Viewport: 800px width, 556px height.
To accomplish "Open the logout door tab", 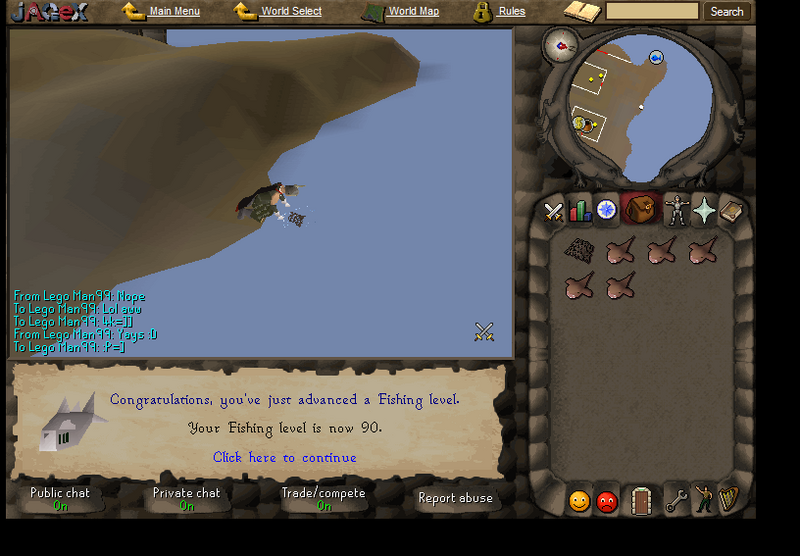I will click(x=641, y=500).
